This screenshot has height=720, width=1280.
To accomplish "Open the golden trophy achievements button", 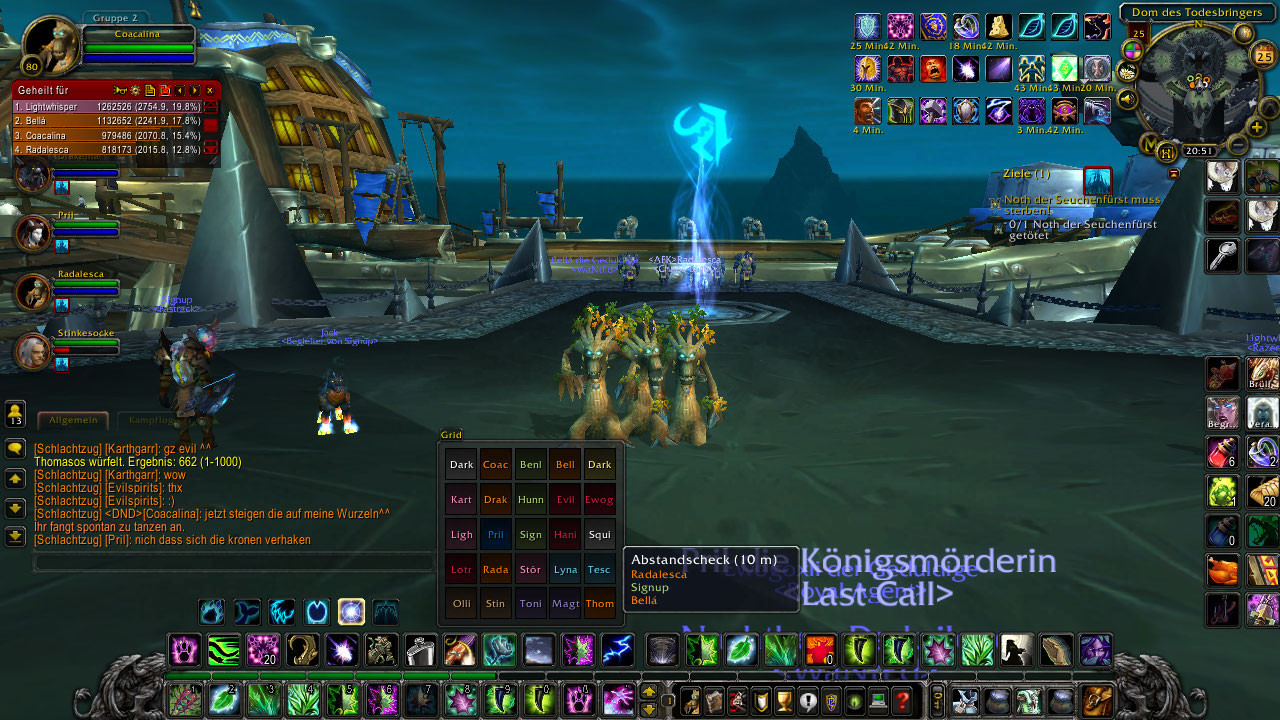I will [x=784, y=701].
